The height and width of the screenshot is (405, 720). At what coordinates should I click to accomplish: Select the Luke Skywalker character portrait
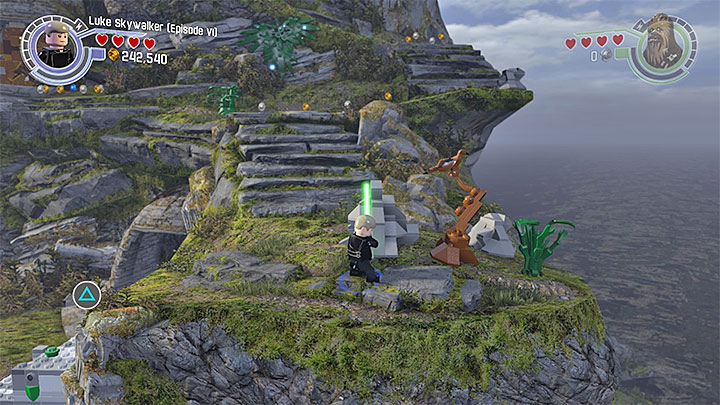point(56,46)
